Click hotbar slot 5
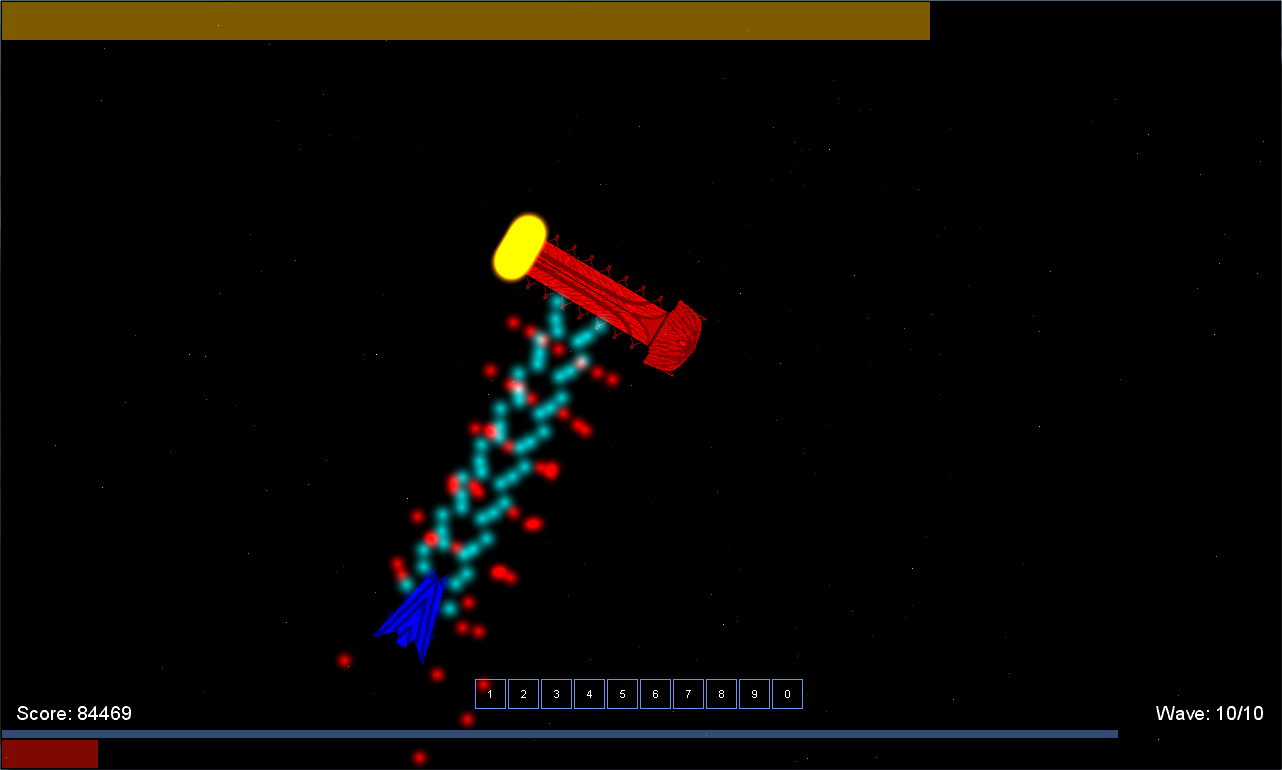This screenshot has width=1282, height=770. [x=622, y=694]
